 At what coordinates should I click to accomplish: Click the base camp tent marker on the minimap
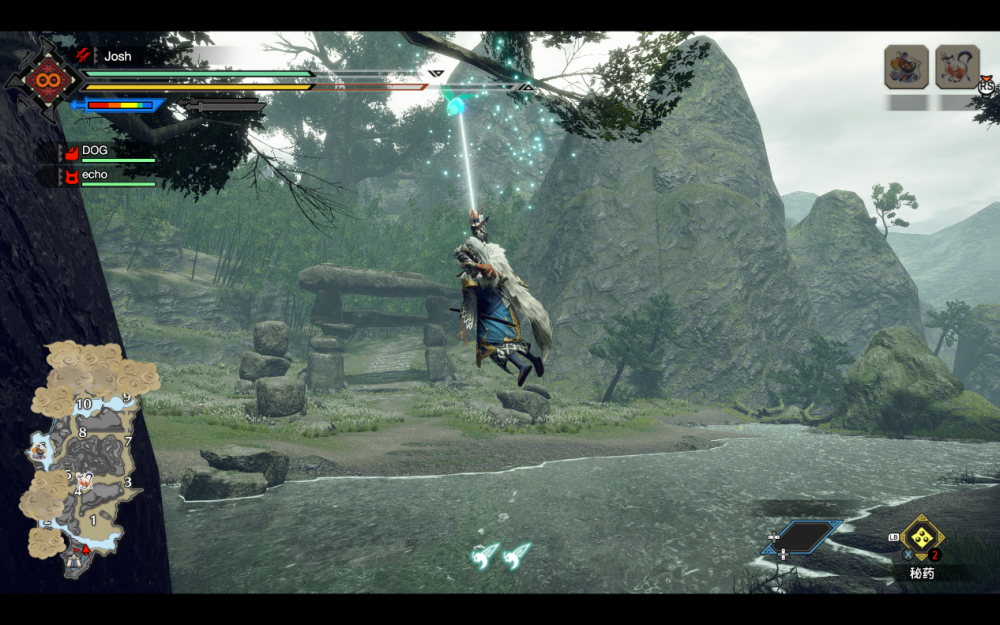click(x=75, y=563)
